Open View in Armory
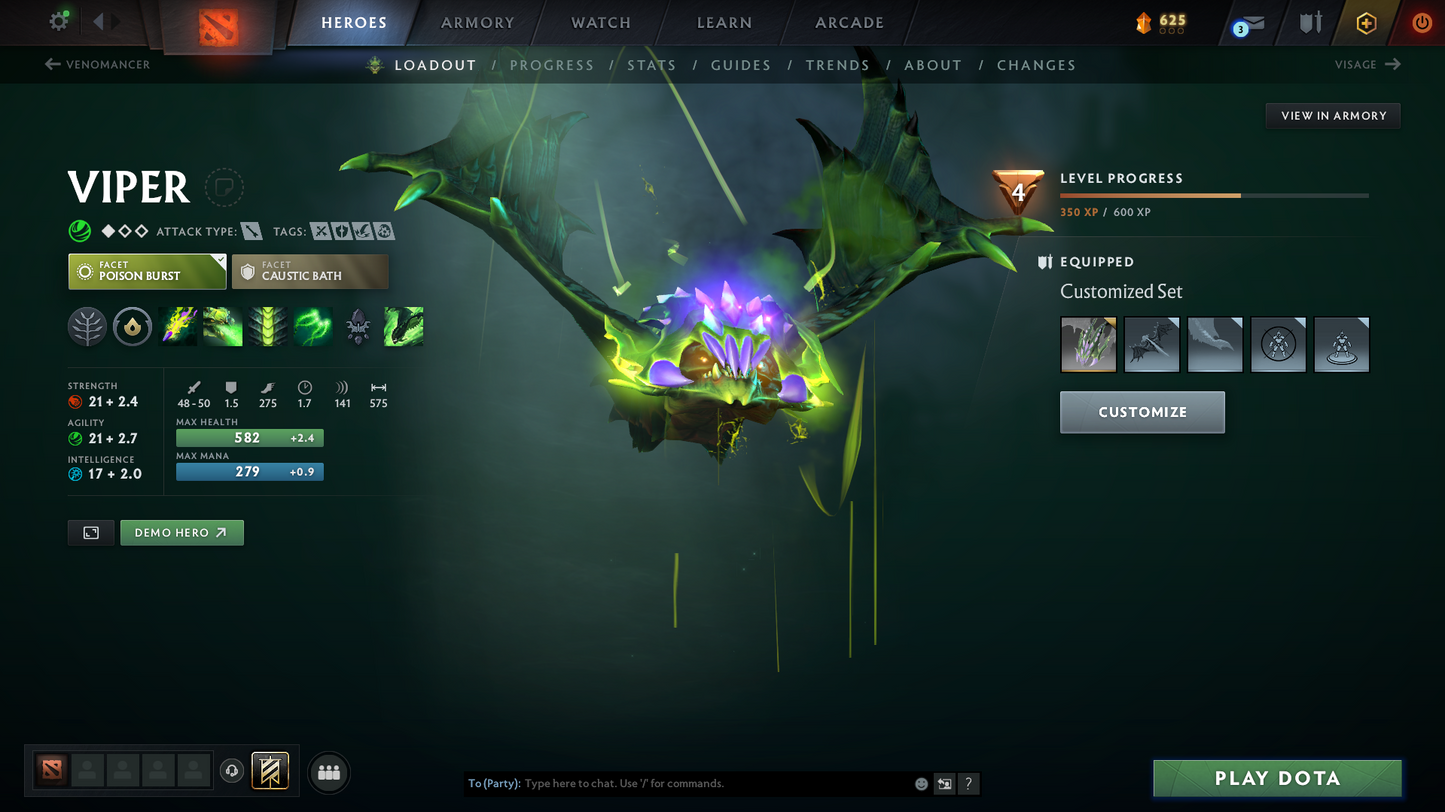This screenshot has height=812, width=1445. tap(1333, 116)
